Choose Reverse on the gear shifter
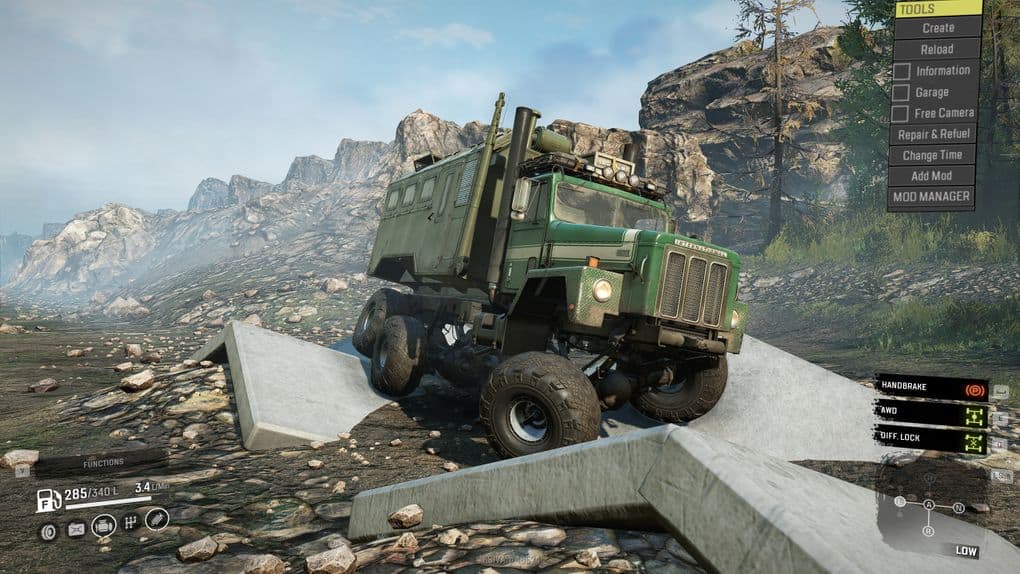This screenshot has width=1020, height=574. 928,531
